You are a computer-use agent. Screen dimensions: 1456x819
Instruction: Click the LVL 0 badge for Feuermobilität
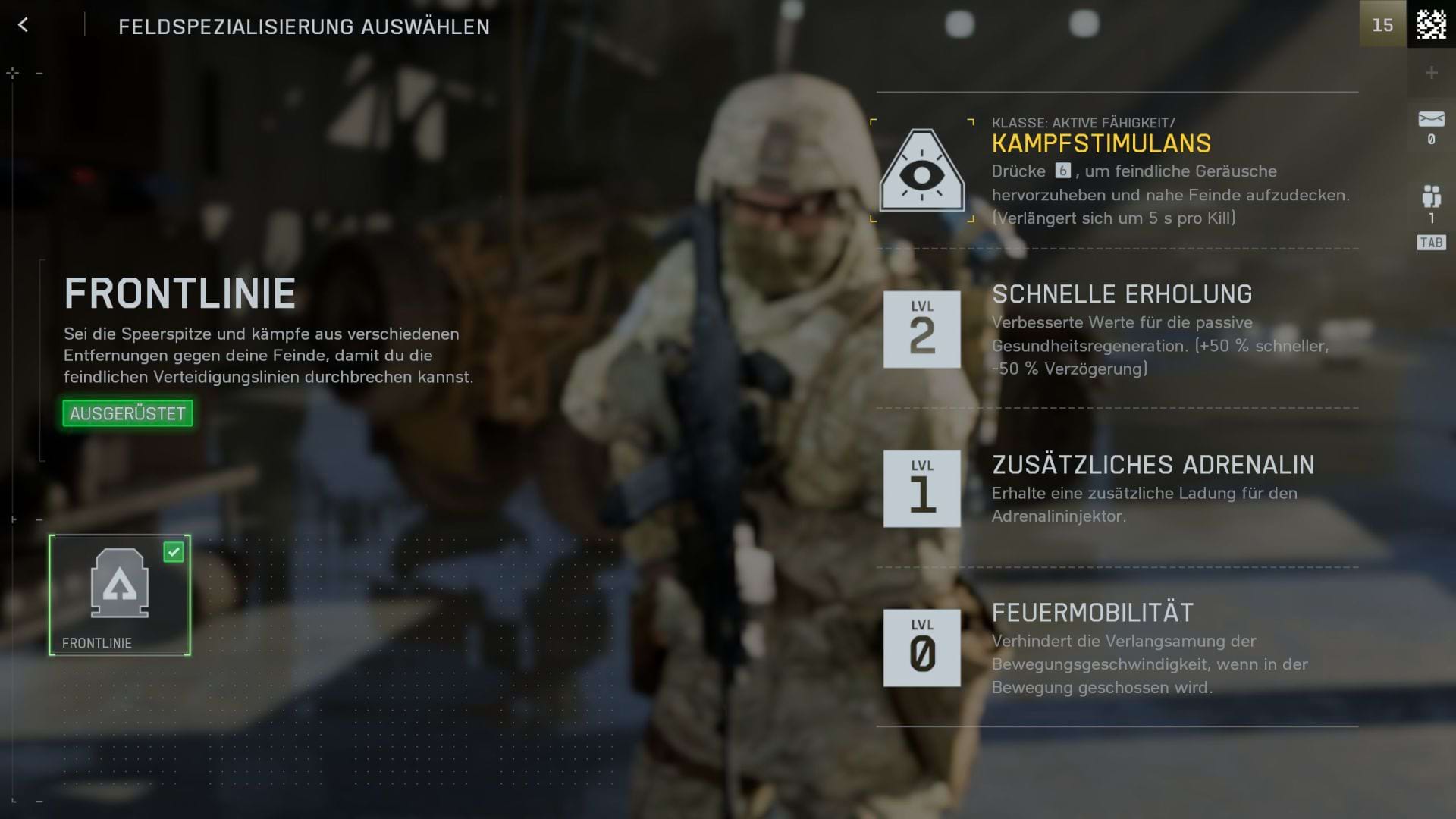point(921,648)
